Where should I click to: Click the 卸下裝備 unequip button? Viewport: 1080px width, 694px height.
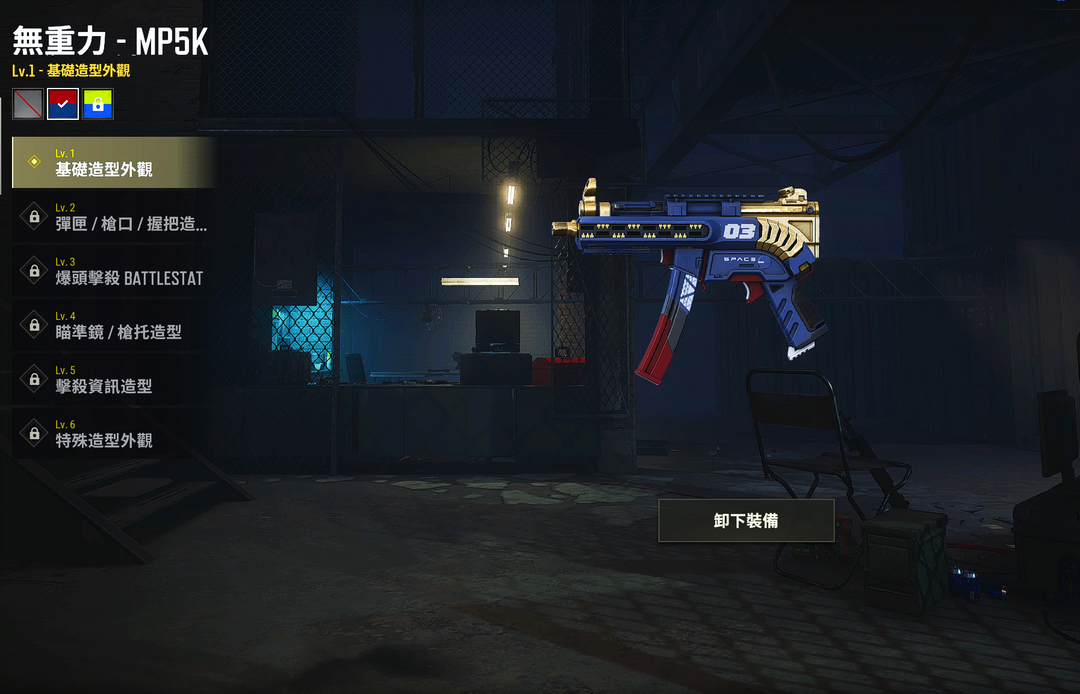point(746,521)
